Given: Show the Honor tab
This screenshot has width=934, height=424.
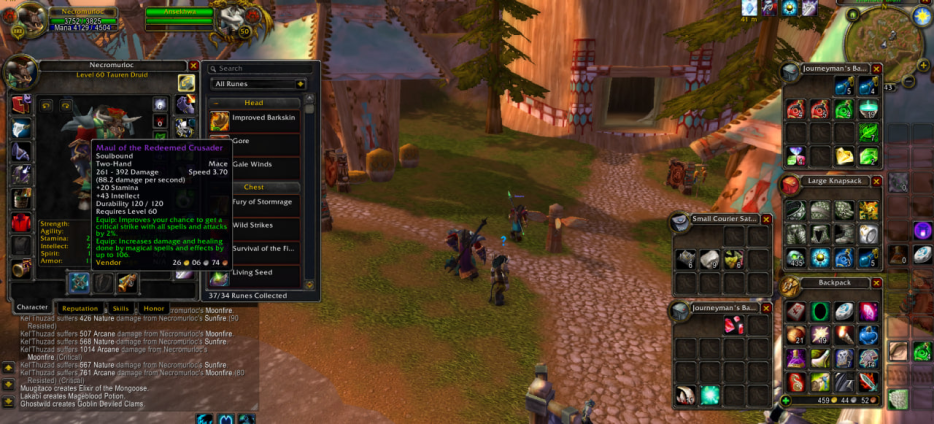Looking at the screenshot, I should coord(153,309).
